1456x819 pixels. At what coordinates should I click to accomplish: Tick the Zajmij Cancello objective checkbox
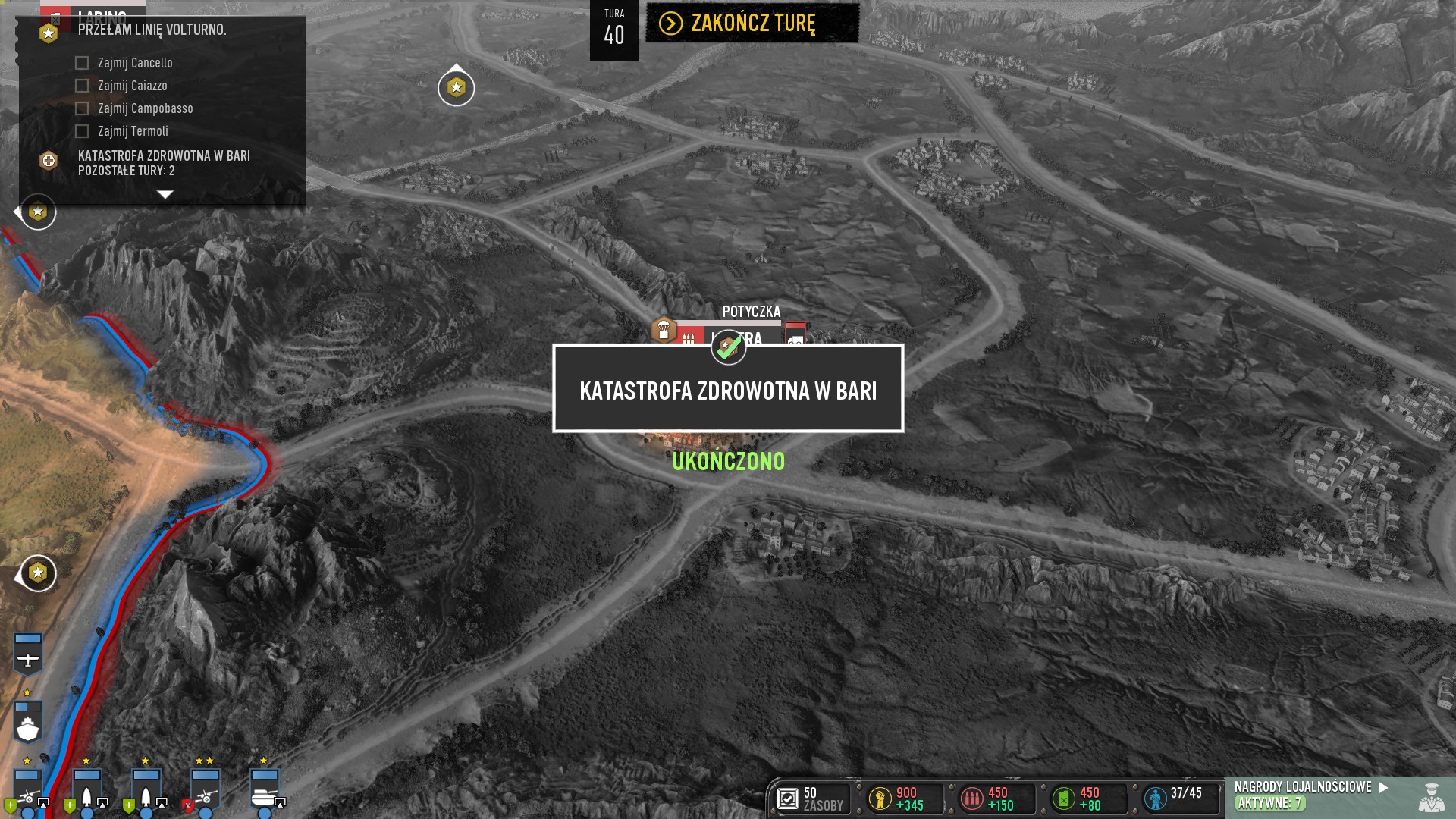[x=82, y=63]
